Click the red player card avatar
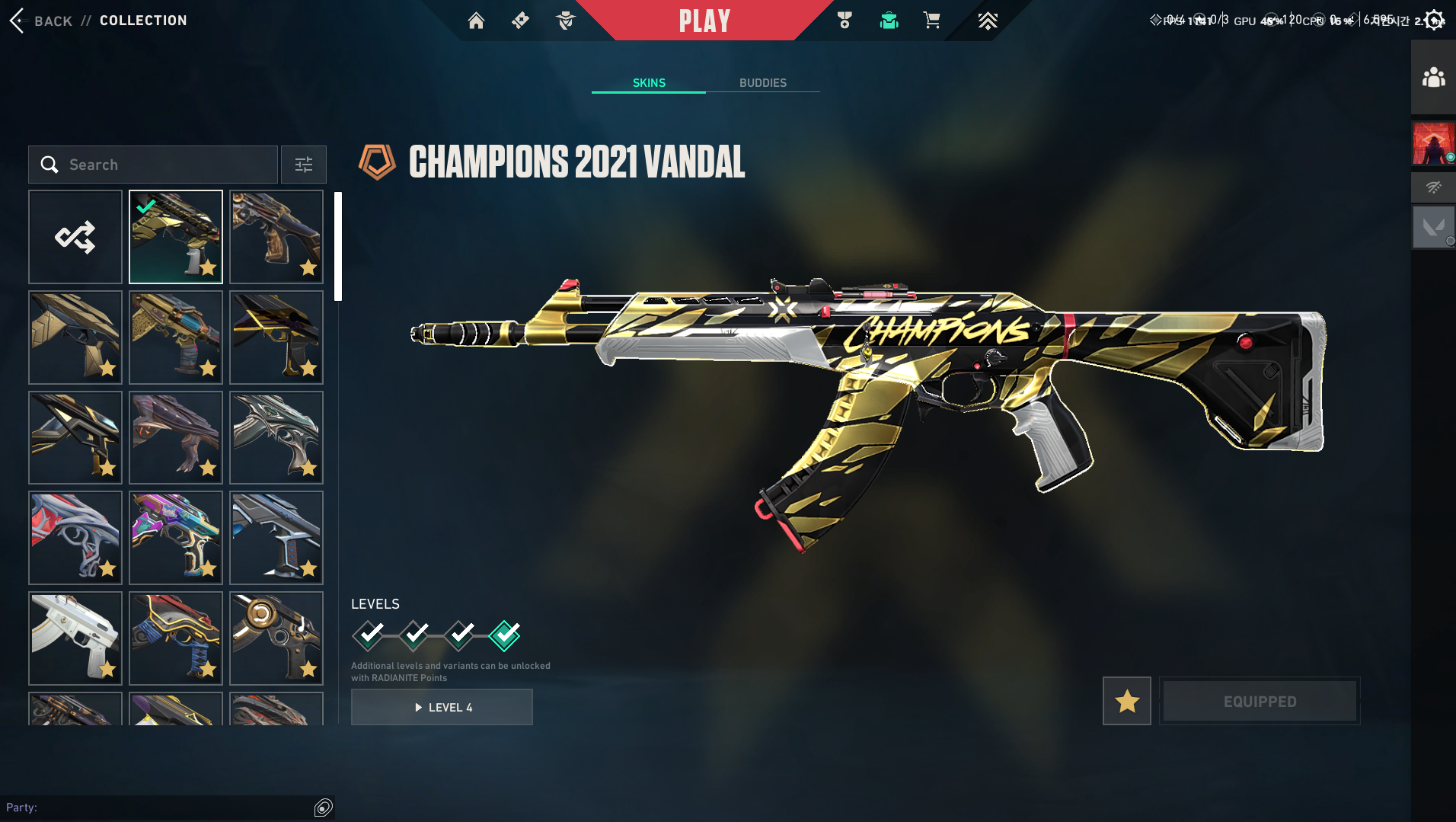Screen dimensions: 1456x822 click(1433, 143)
